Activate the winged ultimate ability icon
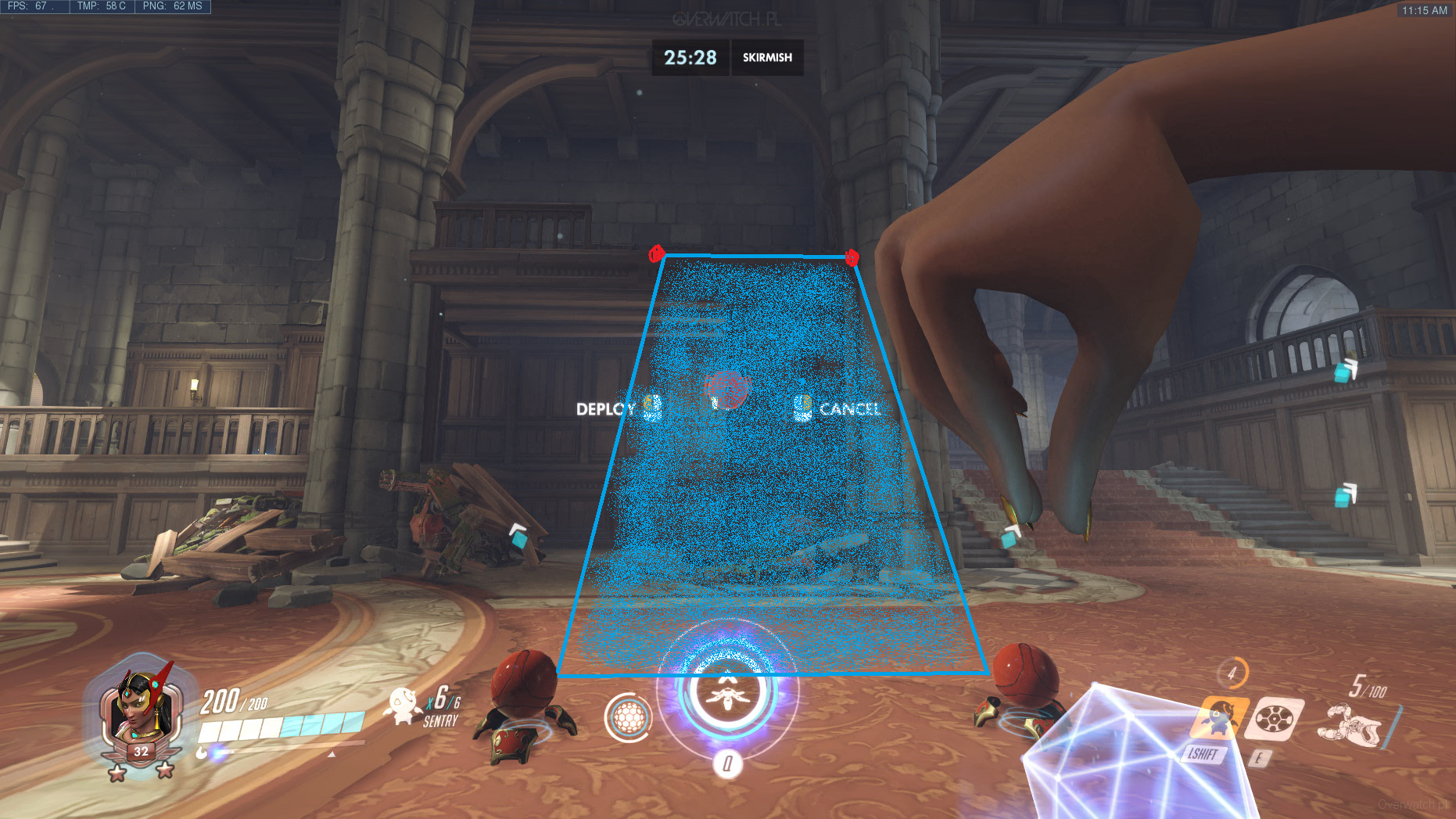 (727, 691)
